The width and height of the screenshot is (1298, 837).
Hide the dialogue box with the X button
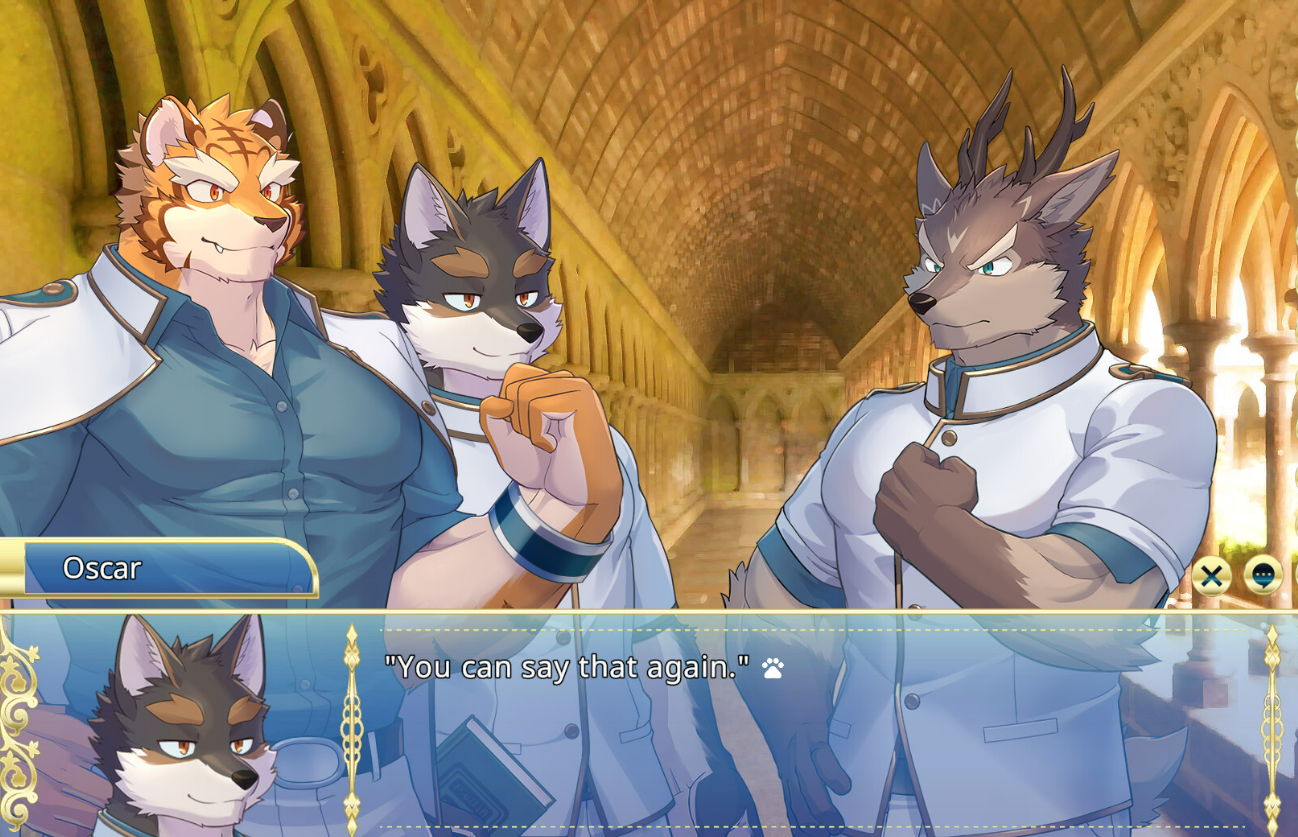(1212, 576)
